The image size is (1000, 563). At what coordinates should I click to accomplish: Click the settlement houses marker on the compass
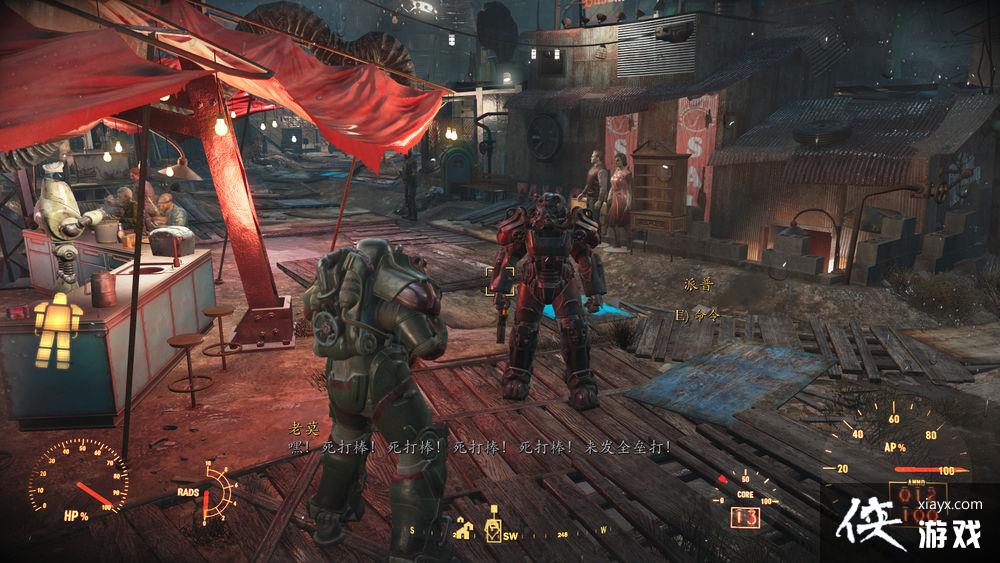463,530
